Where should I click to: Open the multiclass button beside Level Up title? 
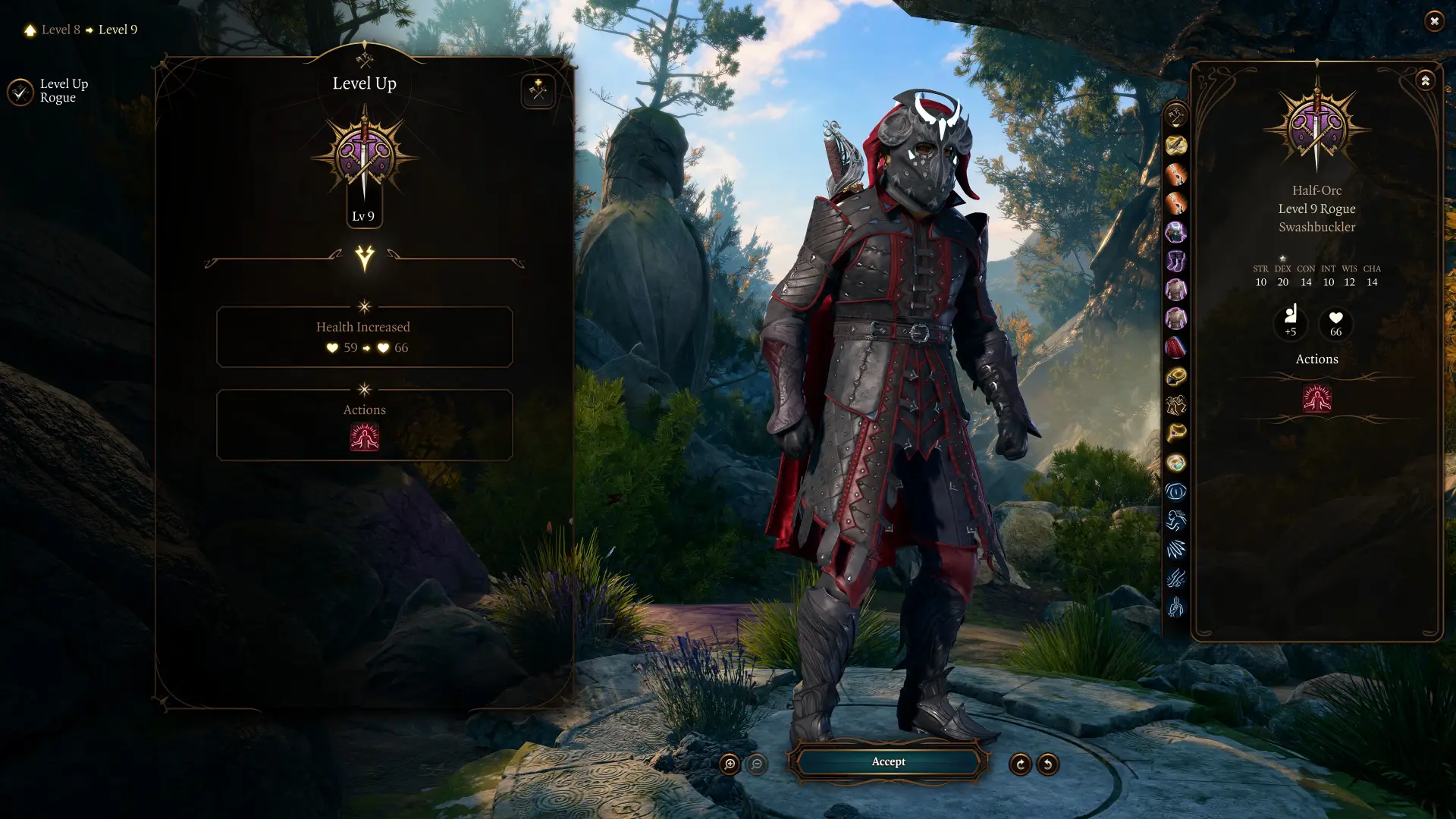click(x=538, y=92)
